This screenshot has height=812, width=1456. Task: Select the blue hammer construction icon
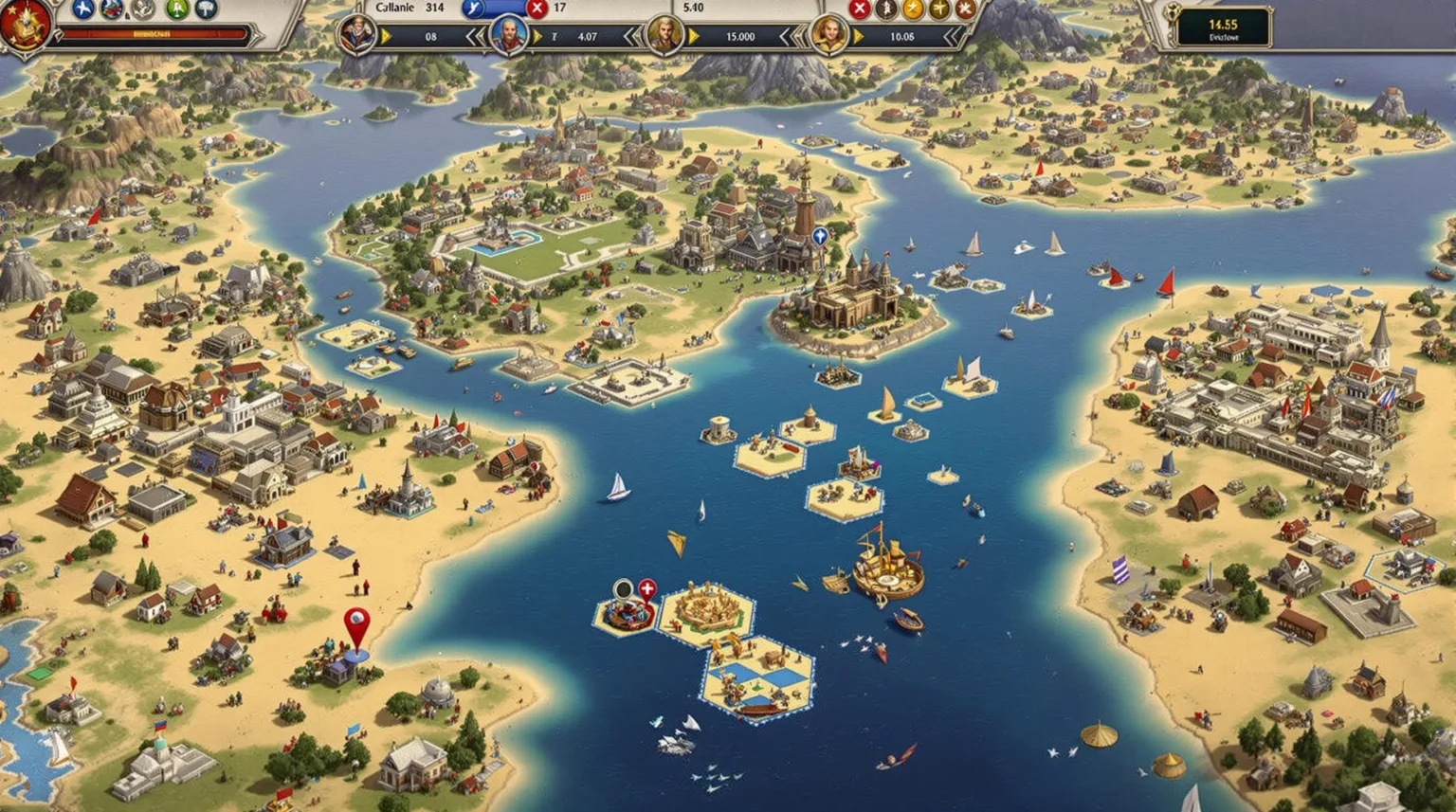206,9
